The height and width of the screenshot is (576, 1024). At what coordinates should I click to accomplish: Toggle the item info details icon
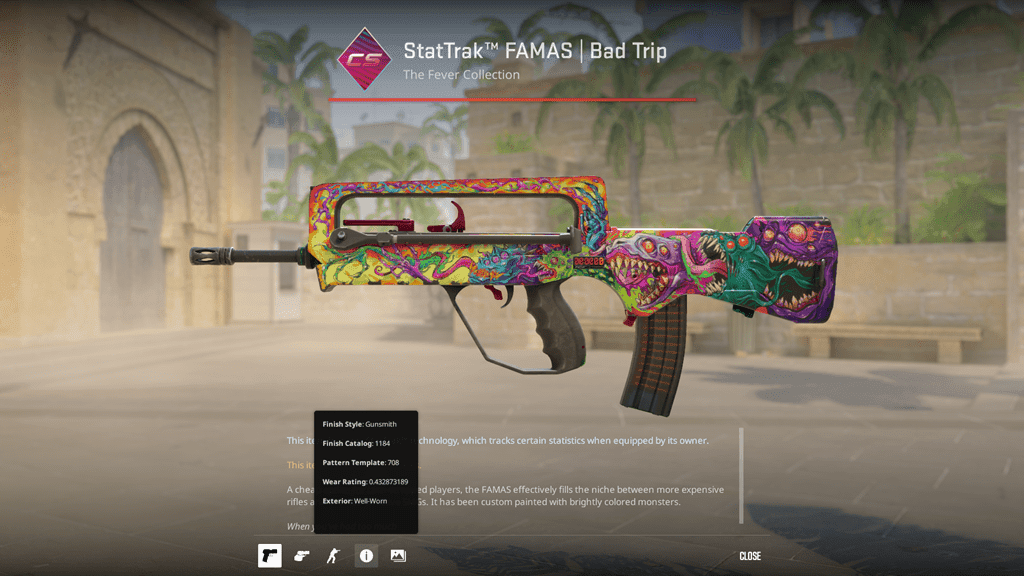[366, 555]
